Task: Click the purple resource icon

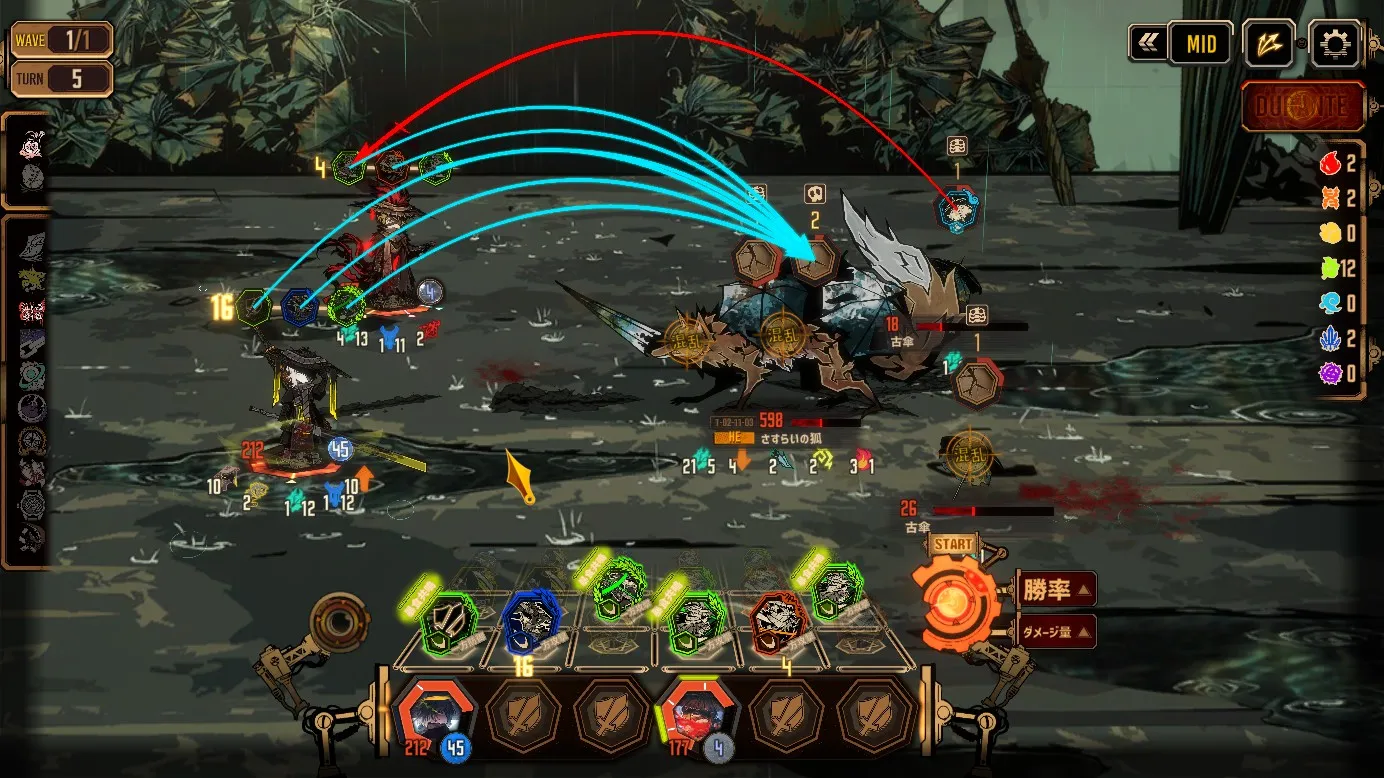Action: (1330, 373)
